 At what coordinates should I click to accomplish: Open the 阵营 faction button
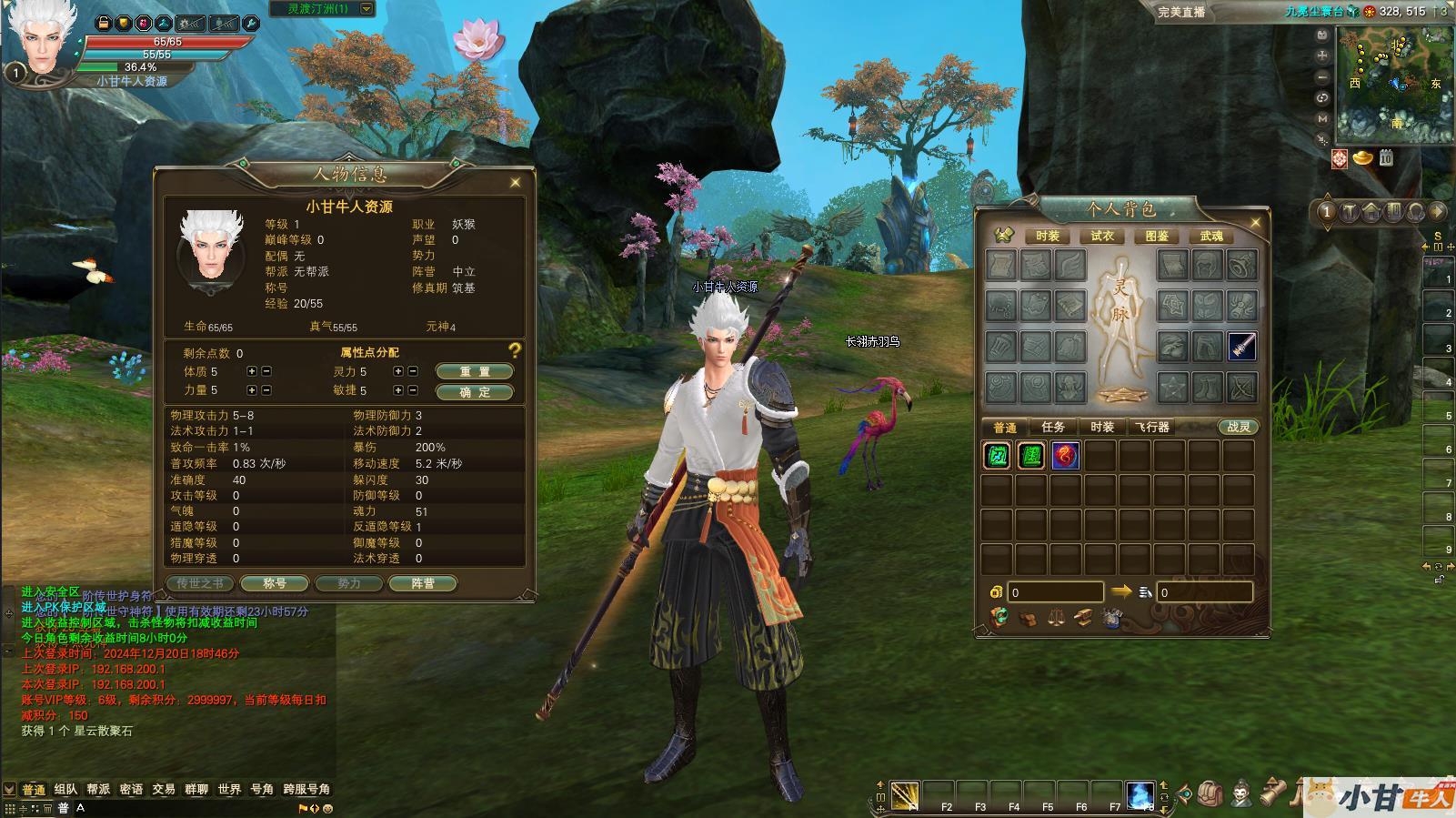coord(422,583)
